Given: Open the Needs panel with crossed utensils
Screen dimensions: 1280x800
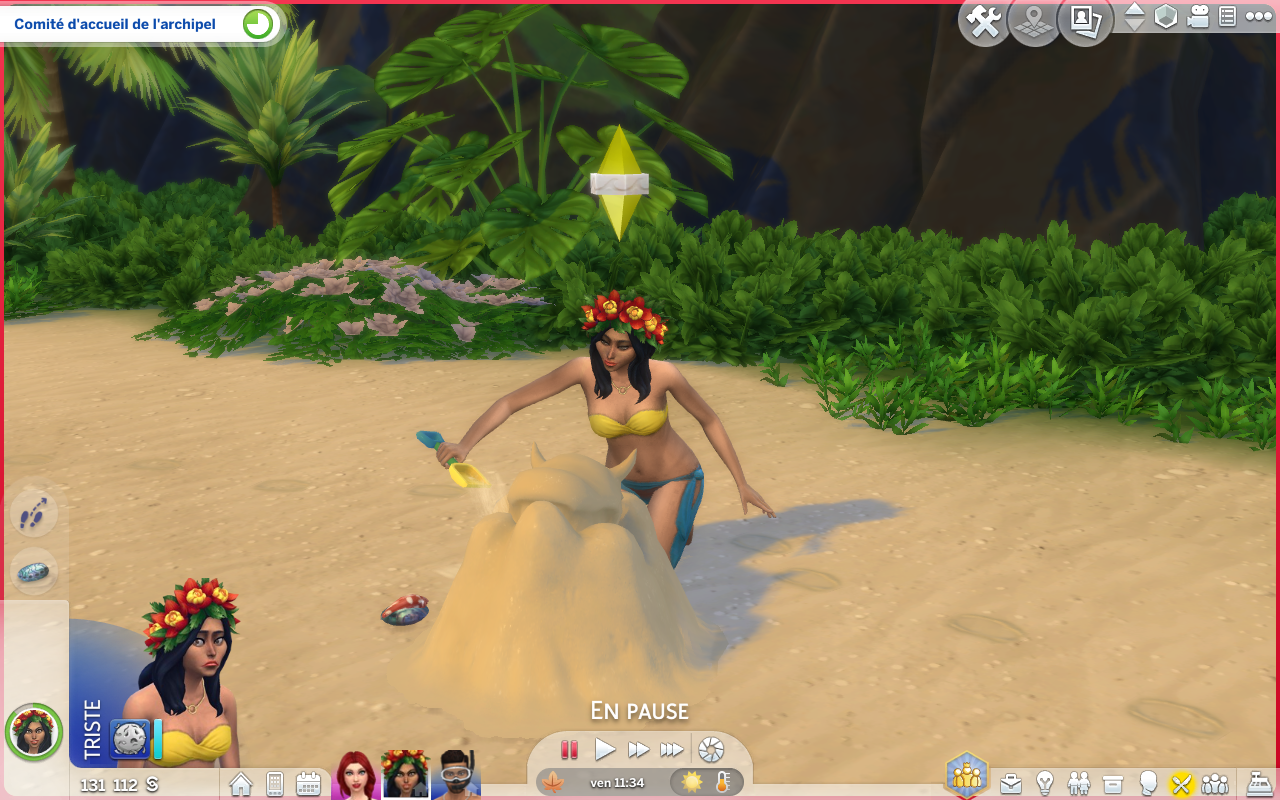Looking at the screenshot, I should 1182,783.
